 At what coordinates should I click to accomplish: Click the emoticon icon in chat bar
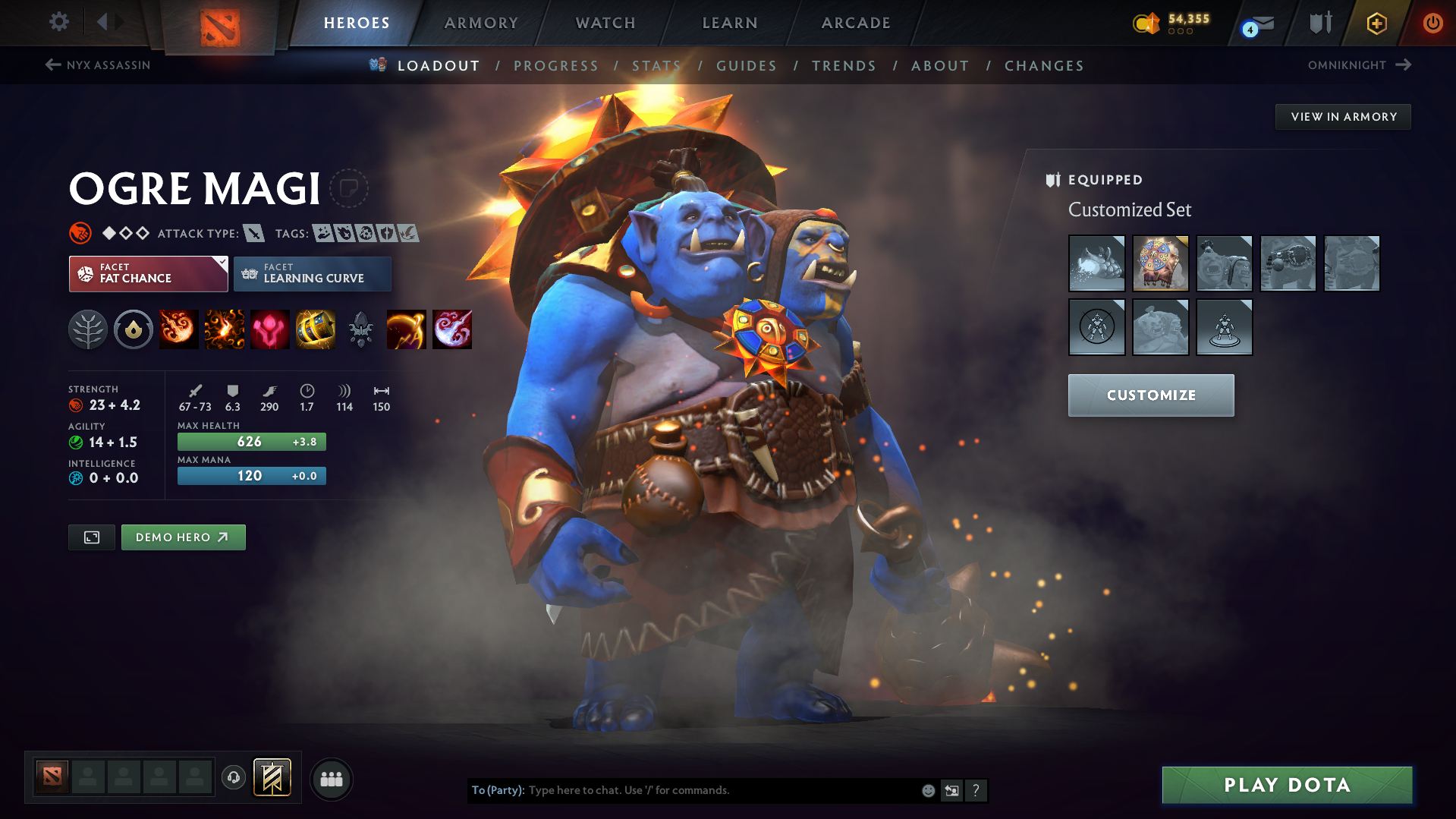pyautogui.click(x=927, y=790)
